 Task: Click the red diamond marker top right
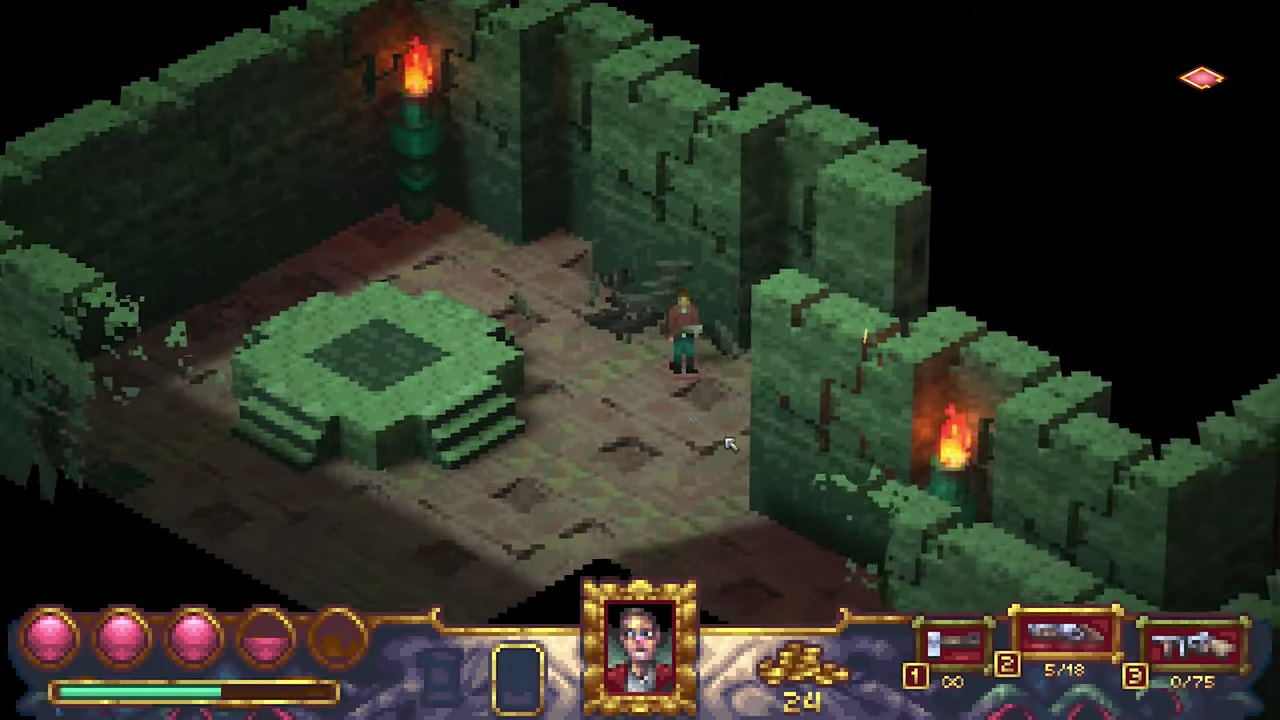click(1201, 78)
